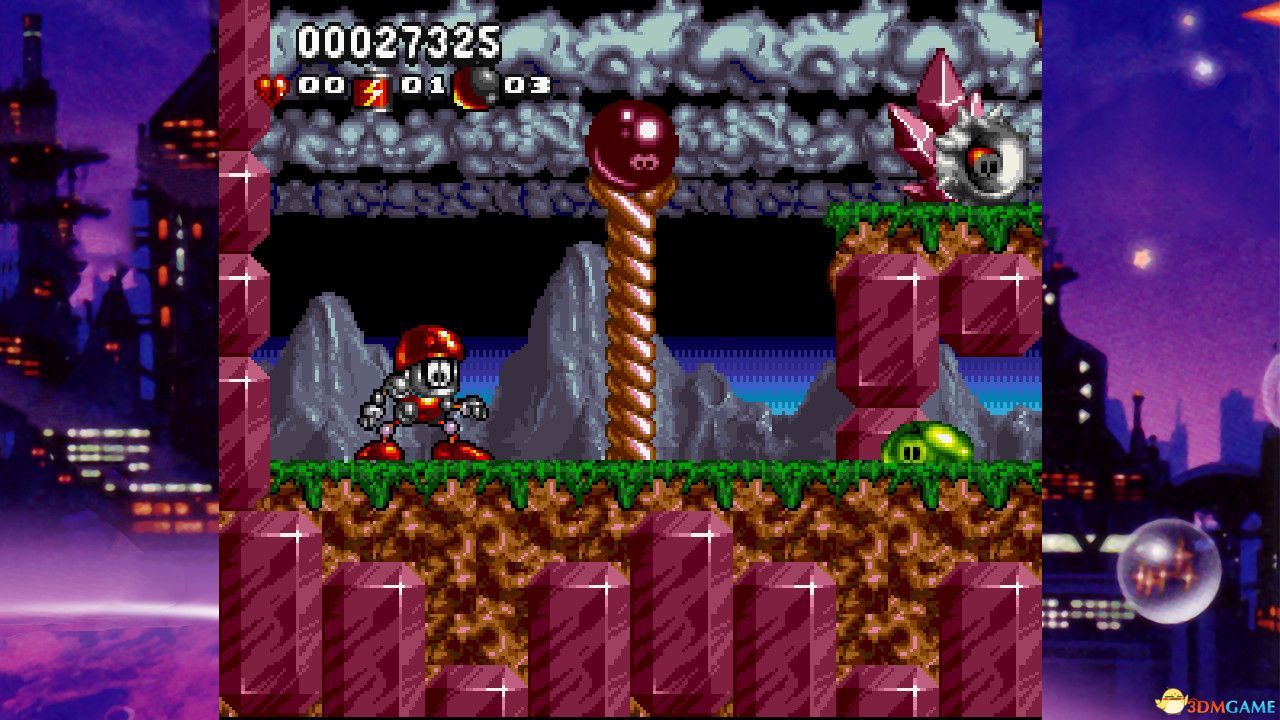Select the lightning bolt power icon
Viewport: 1280px width, 720px height.
pos(372,91)
